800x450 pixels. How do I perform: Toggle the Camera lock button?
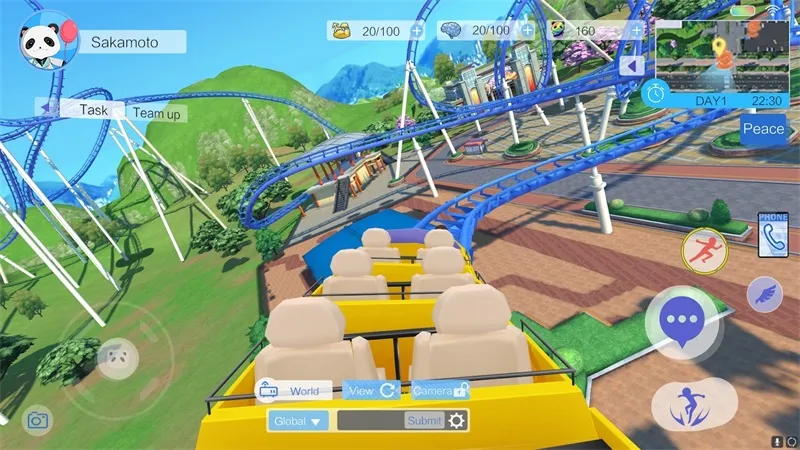click(x=440, y=391)
